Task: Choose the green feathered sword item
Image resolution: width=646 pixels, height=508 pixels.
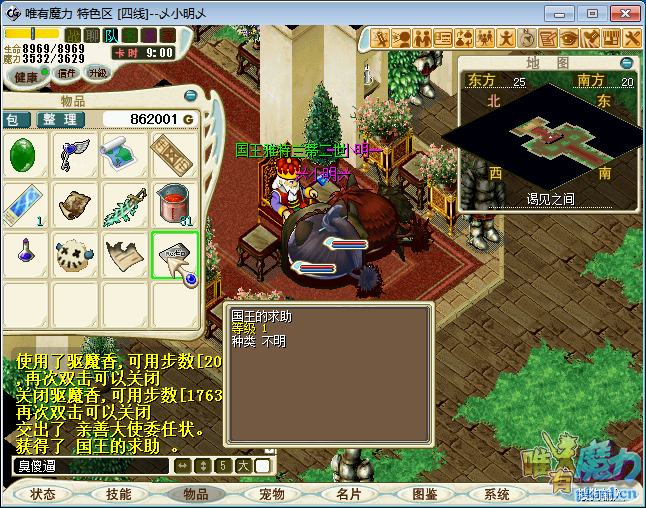Action: [125, 204]
